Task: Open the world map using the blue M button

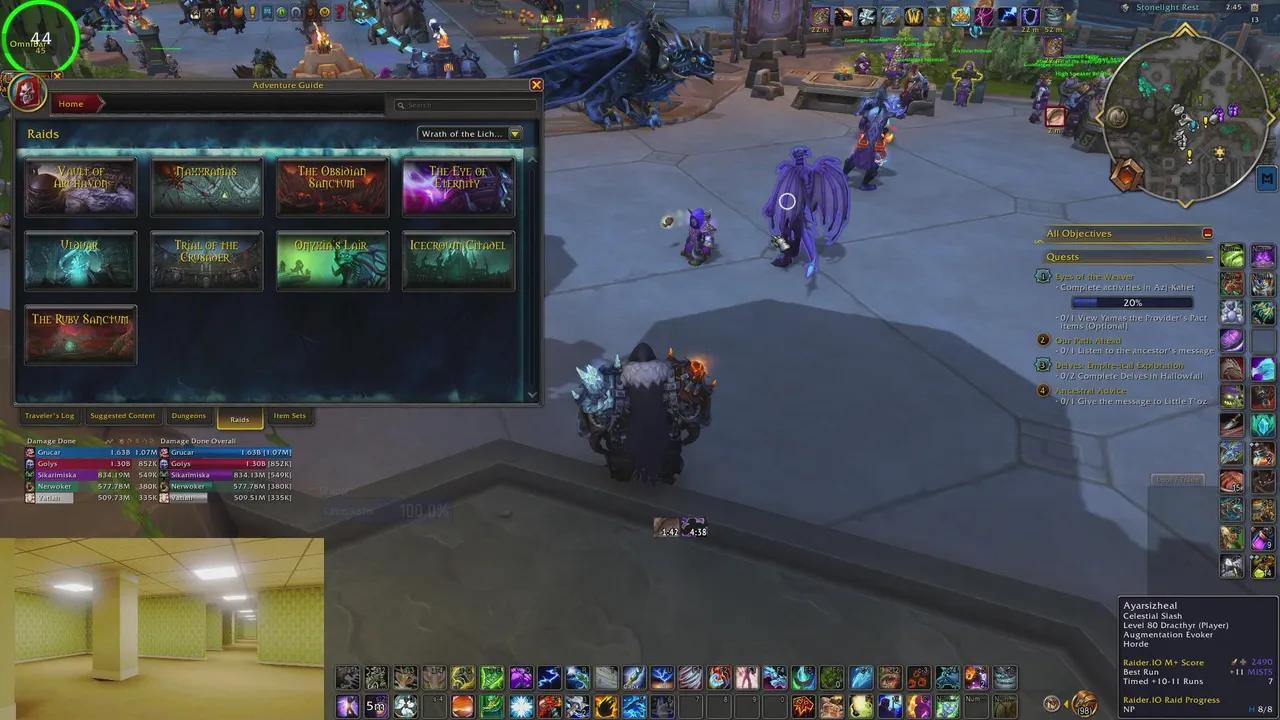Action: click(x=1266, y=178)
